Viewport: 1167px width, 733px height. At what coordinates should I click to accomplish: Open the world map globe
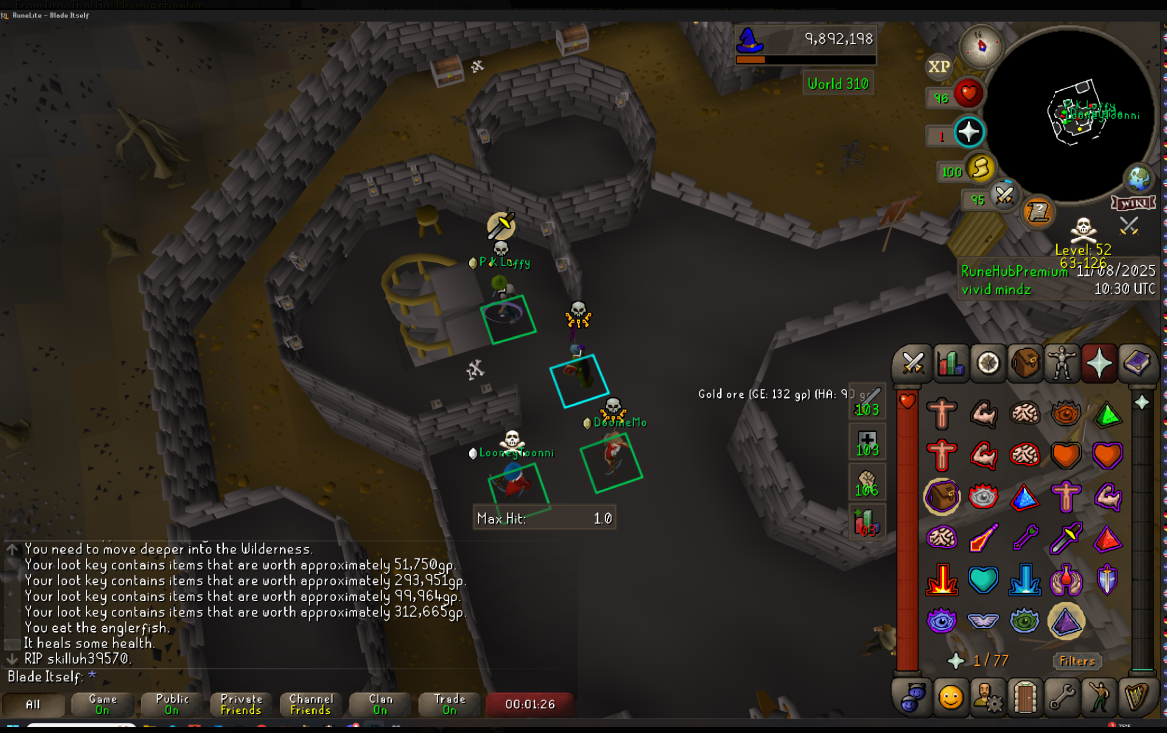[x=1139, y=178]
